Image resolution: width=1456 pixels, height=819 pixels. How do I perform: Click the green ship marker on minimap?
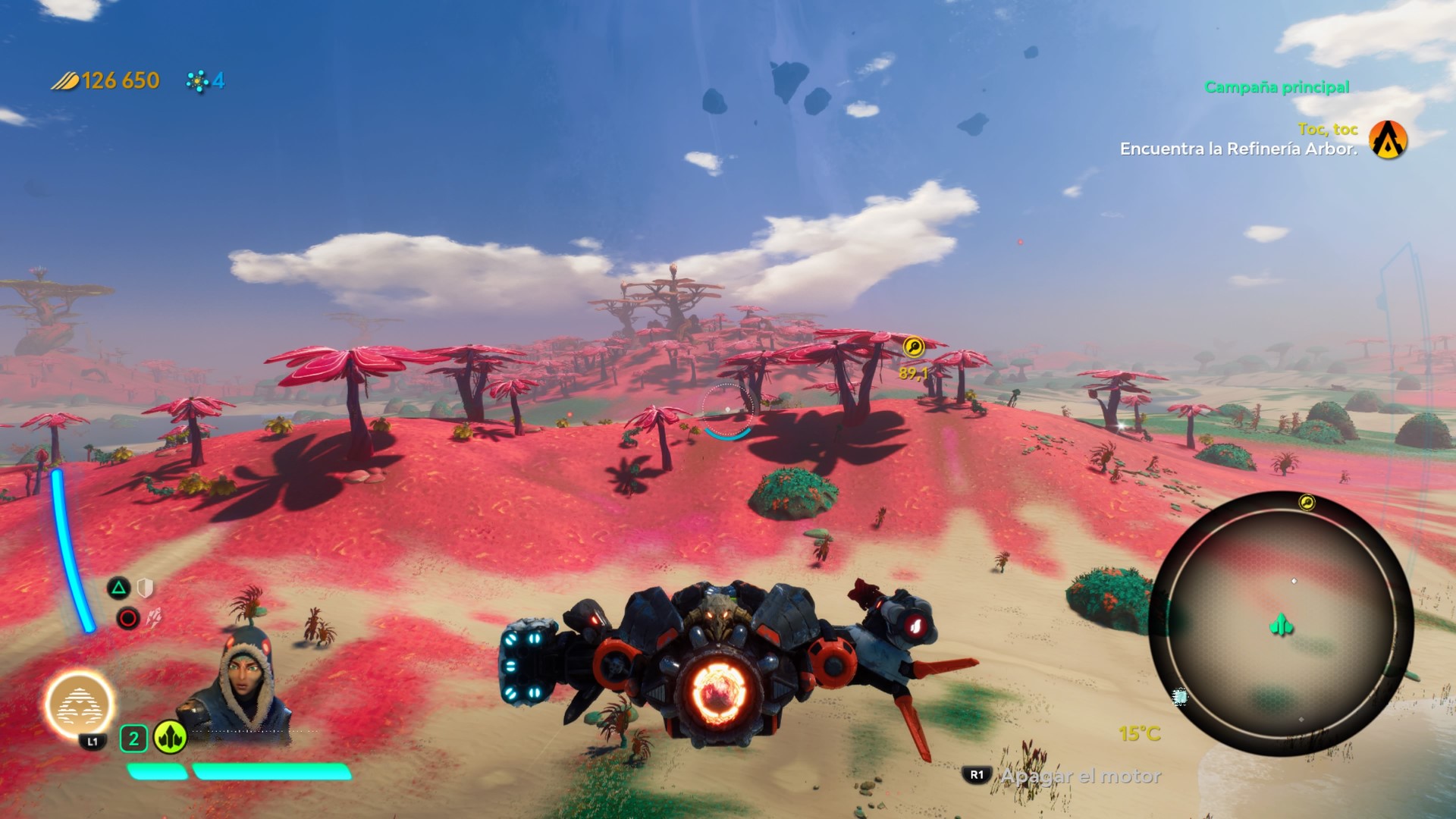[1281, 626]
